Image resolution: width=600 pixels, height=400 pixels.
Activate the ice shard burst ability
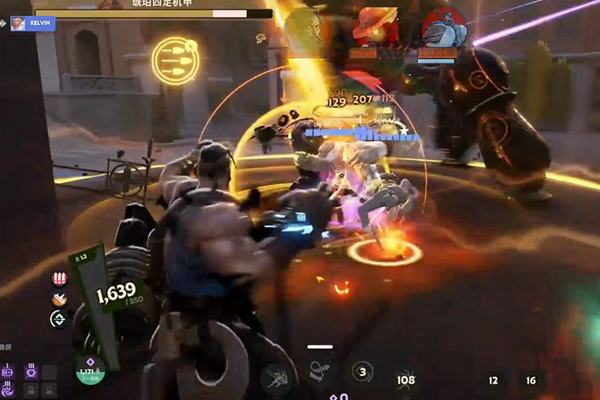276,378
